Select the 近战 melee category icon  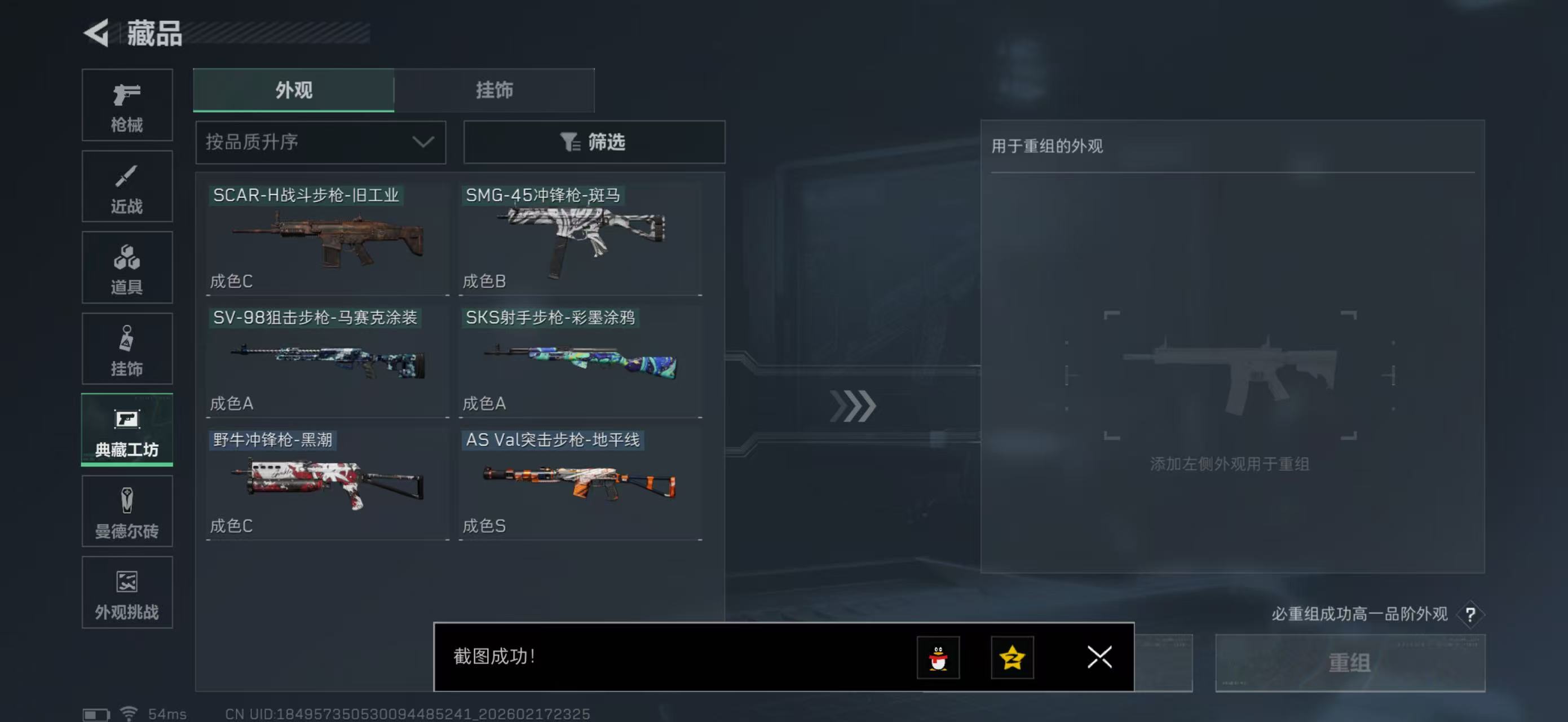127,186
